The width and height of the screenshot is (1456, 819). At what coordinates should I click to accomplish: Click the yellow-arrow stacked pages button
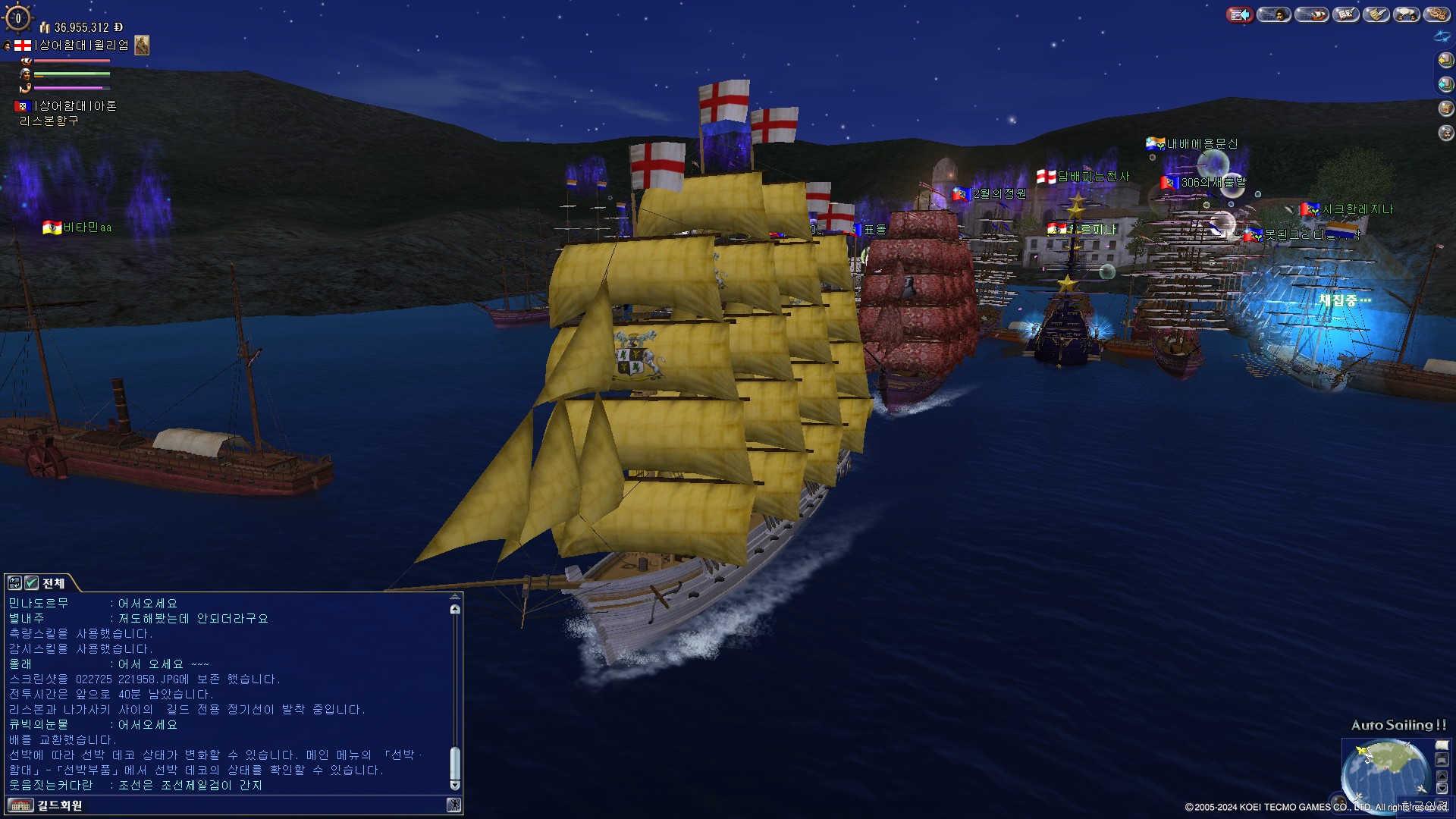(1445, 60)
